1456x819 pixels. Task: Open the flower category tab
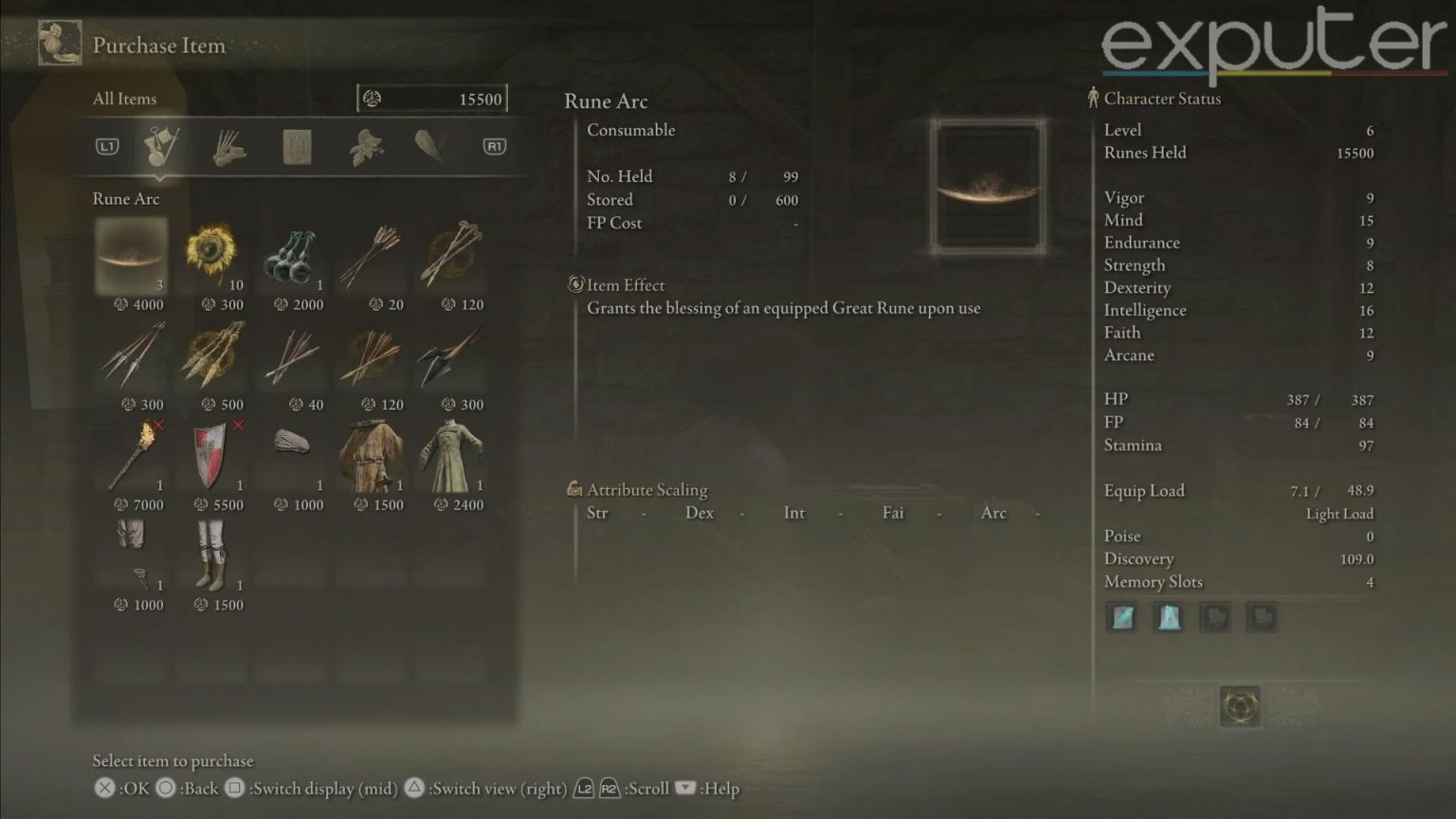(x=365, y=147)
